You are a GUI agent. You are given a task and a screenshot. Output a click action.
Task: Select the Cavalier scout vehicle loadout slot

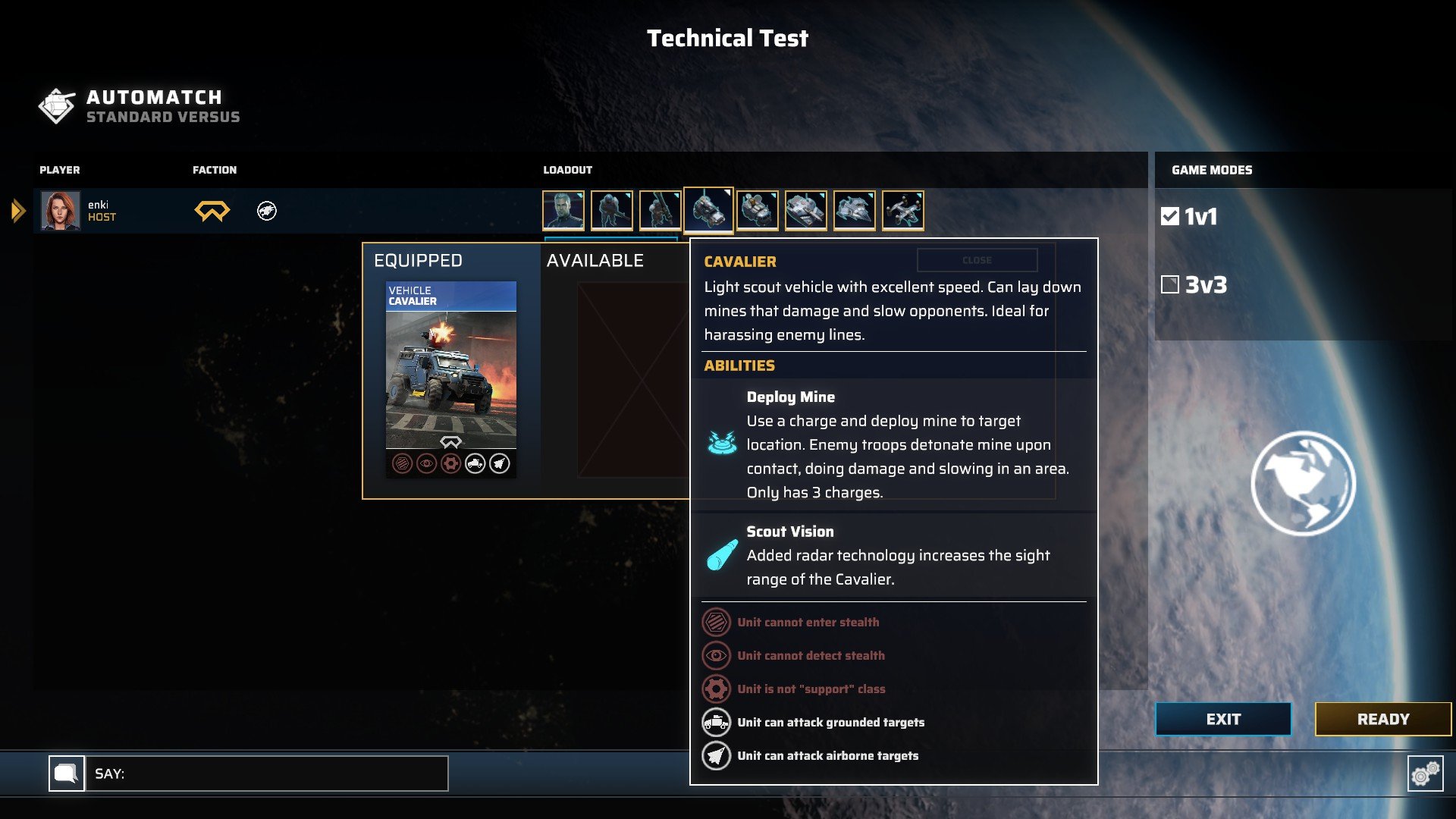point(708,209)
